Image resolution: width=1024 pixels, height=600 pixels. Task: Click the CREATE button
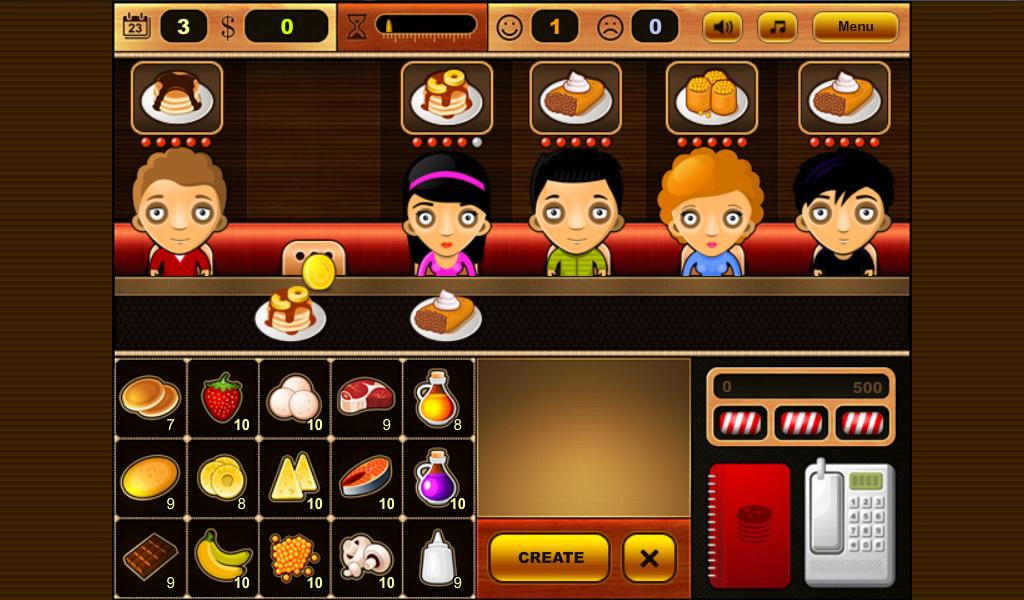[549, 557]
